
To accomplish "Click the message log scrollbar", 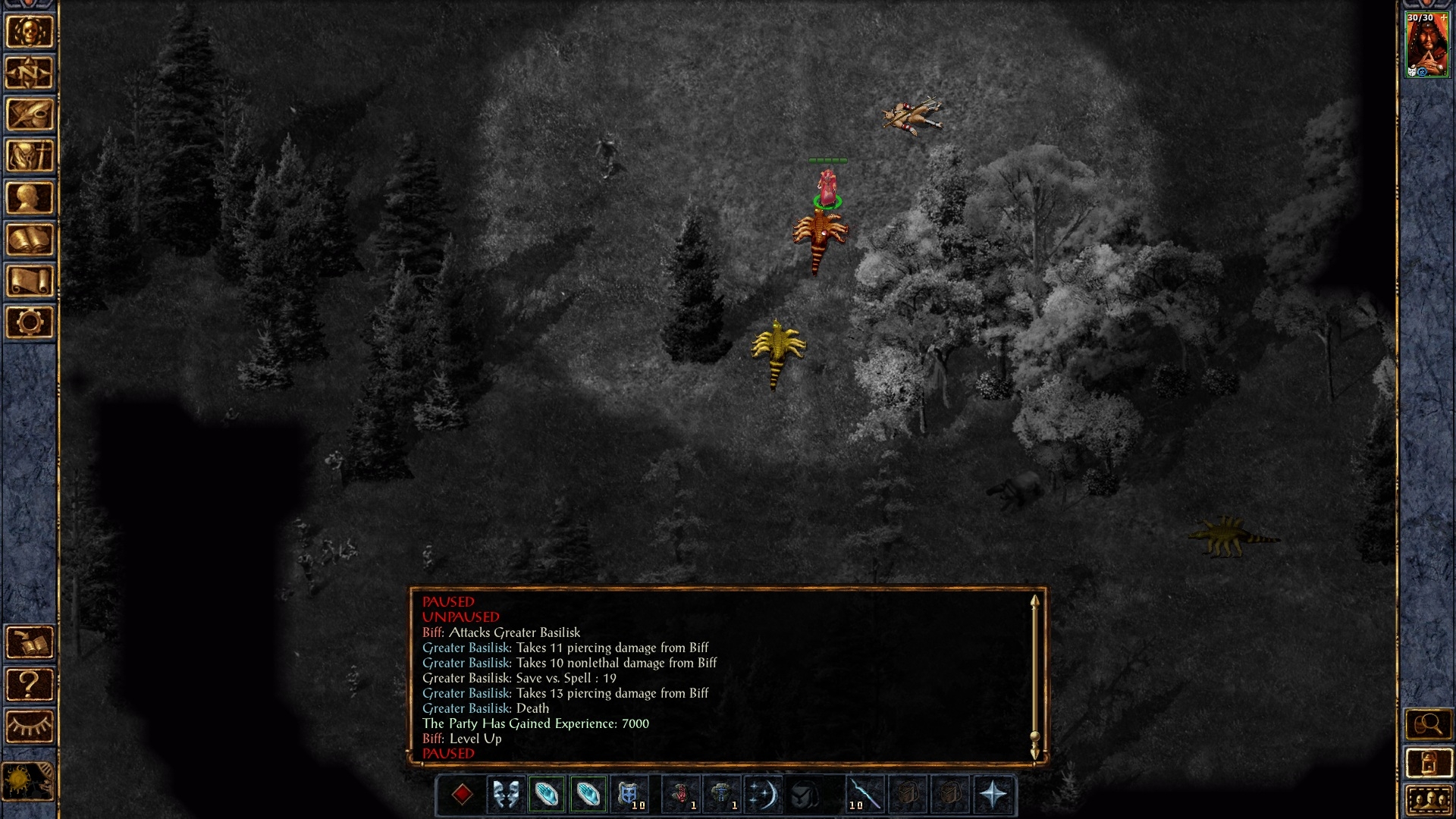I will (x=1034, y=676).
